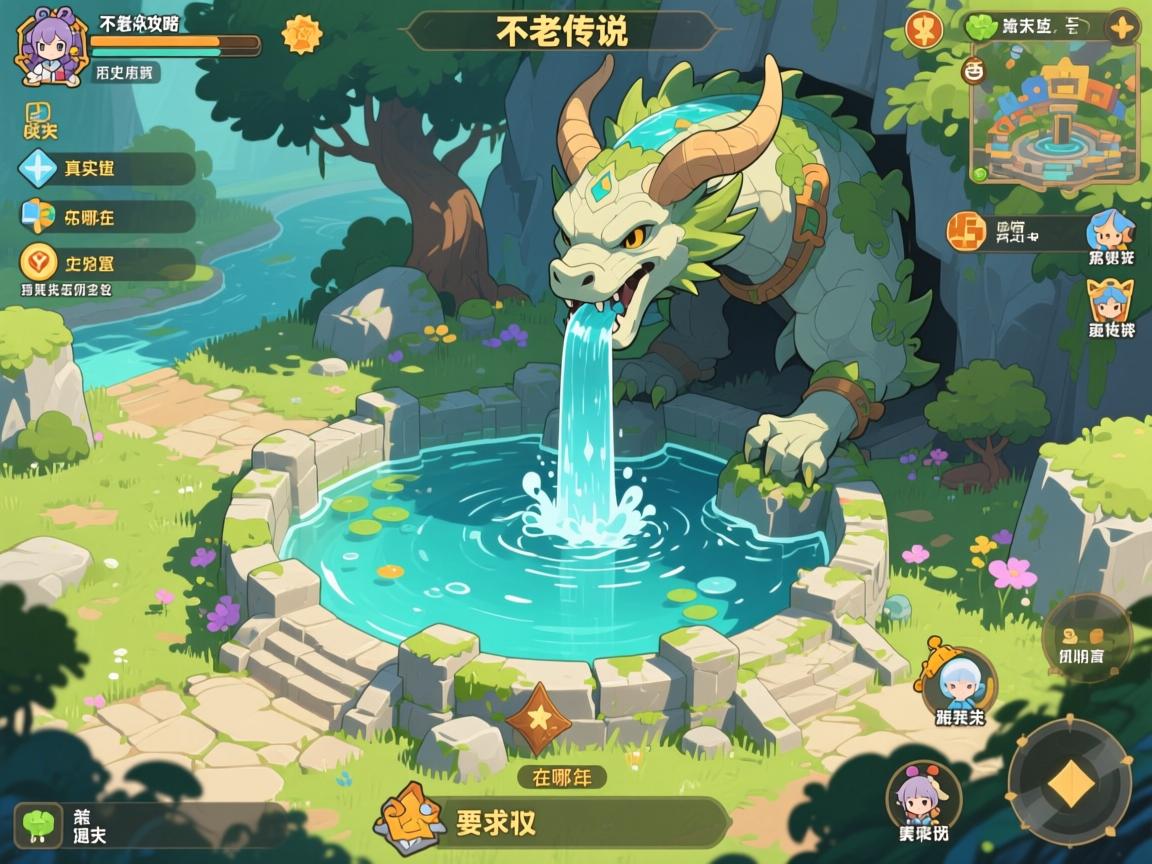Select the blue-haired character portrait below the minimap
1152x864 pixels.
[x=1111, y=232]
